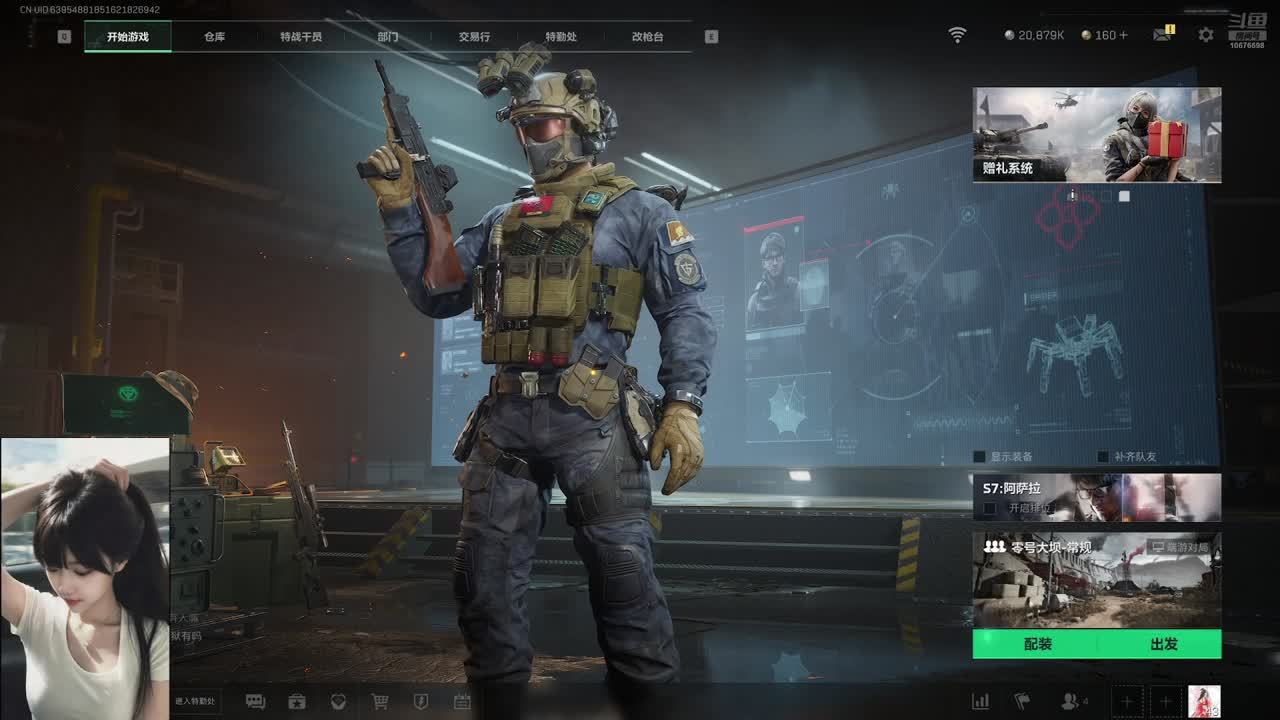Tick the 显示装备 checkbox
Screen dimensions: 1280x720
click(980, 457)
